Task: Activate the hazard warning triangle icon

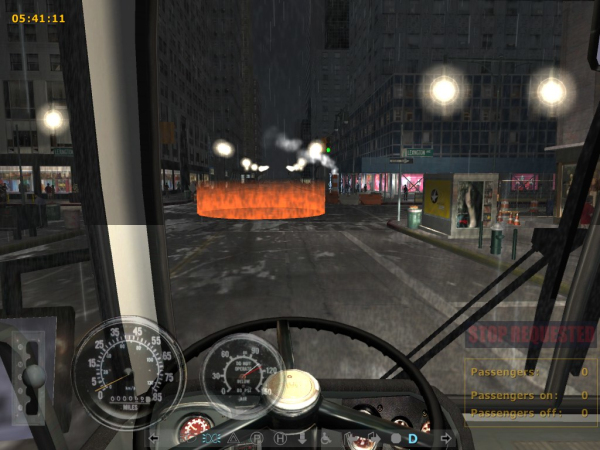Action: pos(234,438)
